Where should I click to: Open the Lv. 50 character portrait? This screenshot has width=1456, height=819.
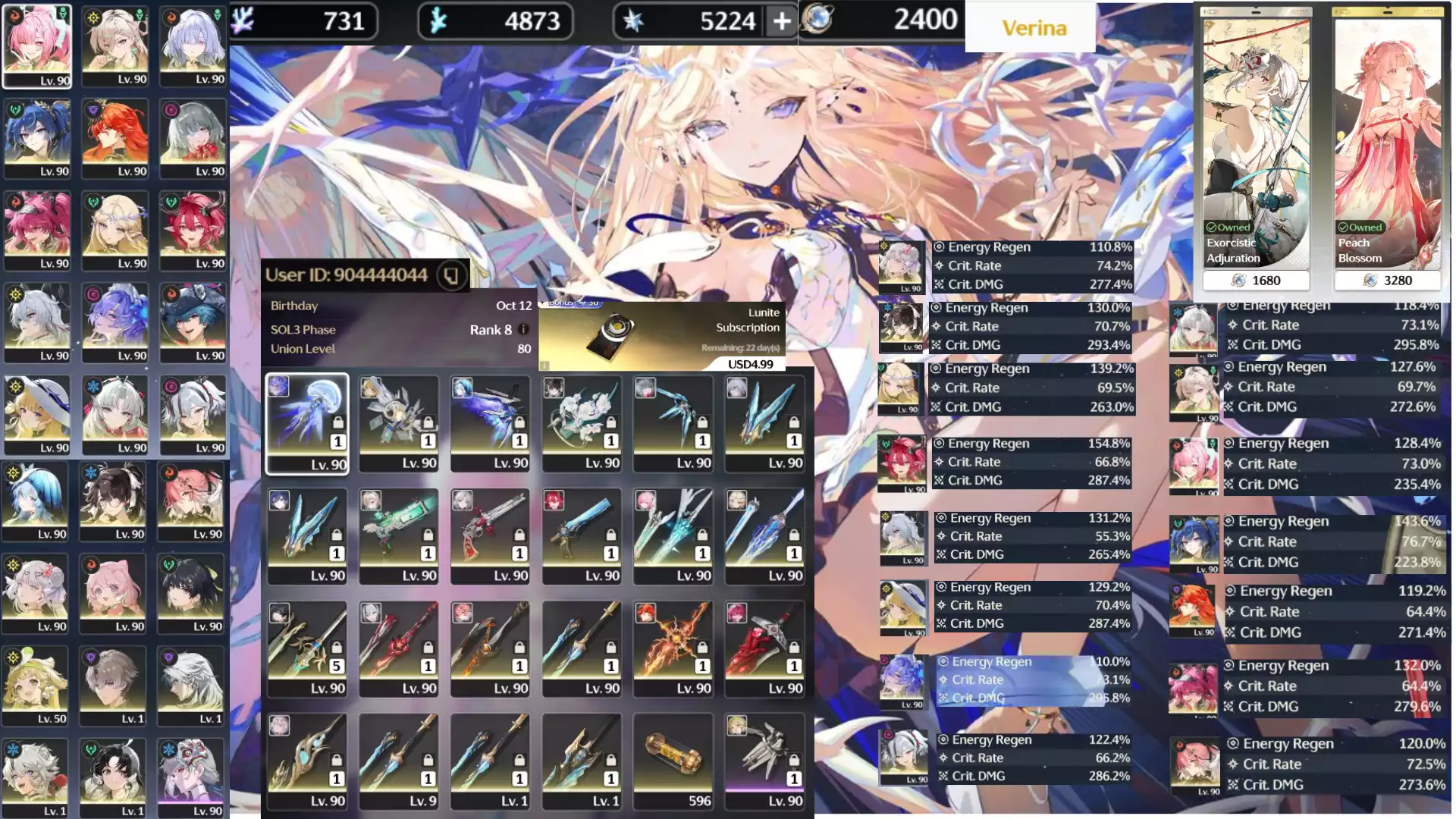click(35, 686)
